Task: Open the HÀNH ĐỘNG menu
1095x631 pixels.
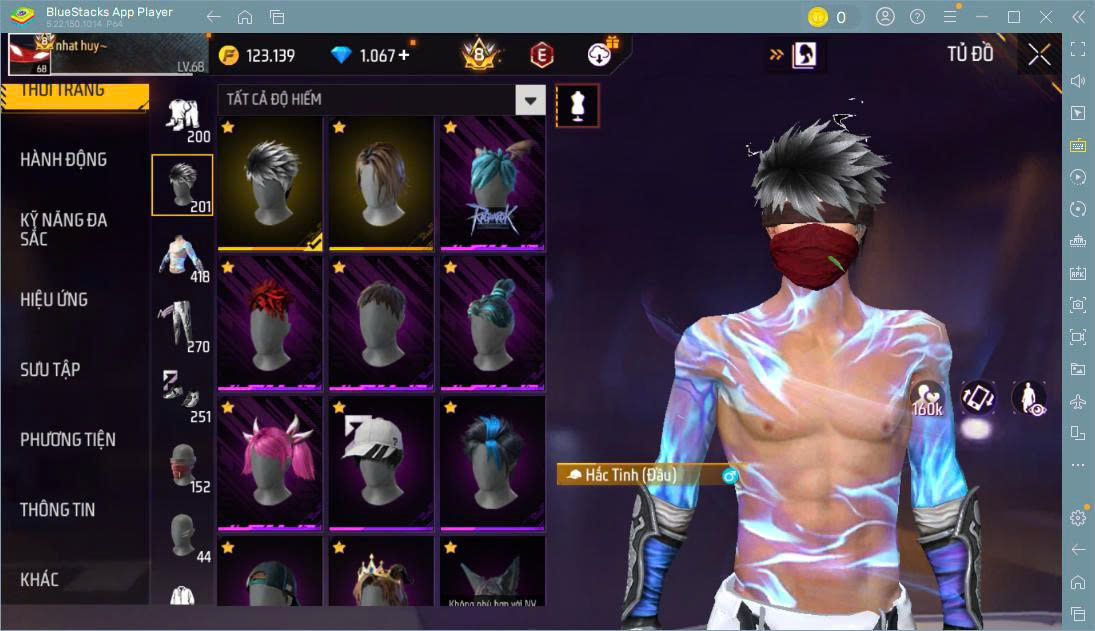Action: 64,160
